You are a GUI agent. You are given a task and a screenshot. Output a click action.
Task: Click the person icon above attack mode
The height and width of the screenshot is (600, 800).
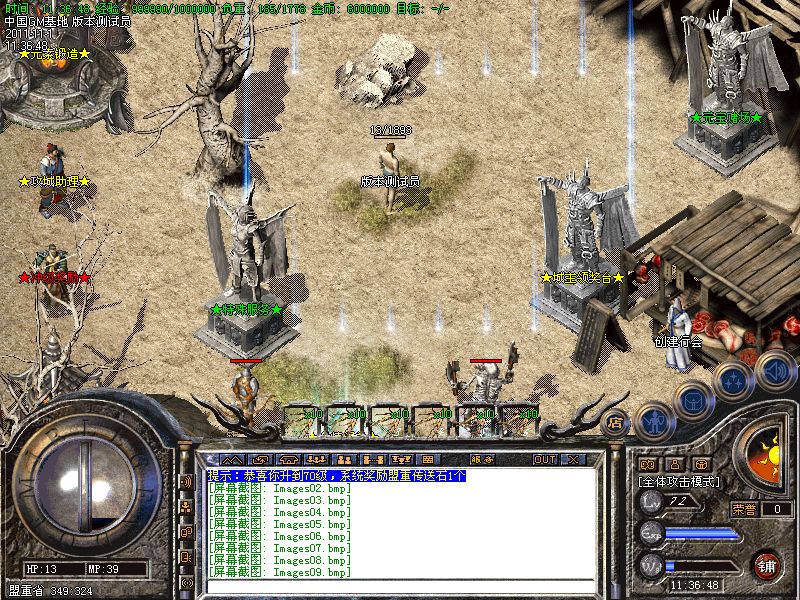pyautogui.click(x=675, y=464)
